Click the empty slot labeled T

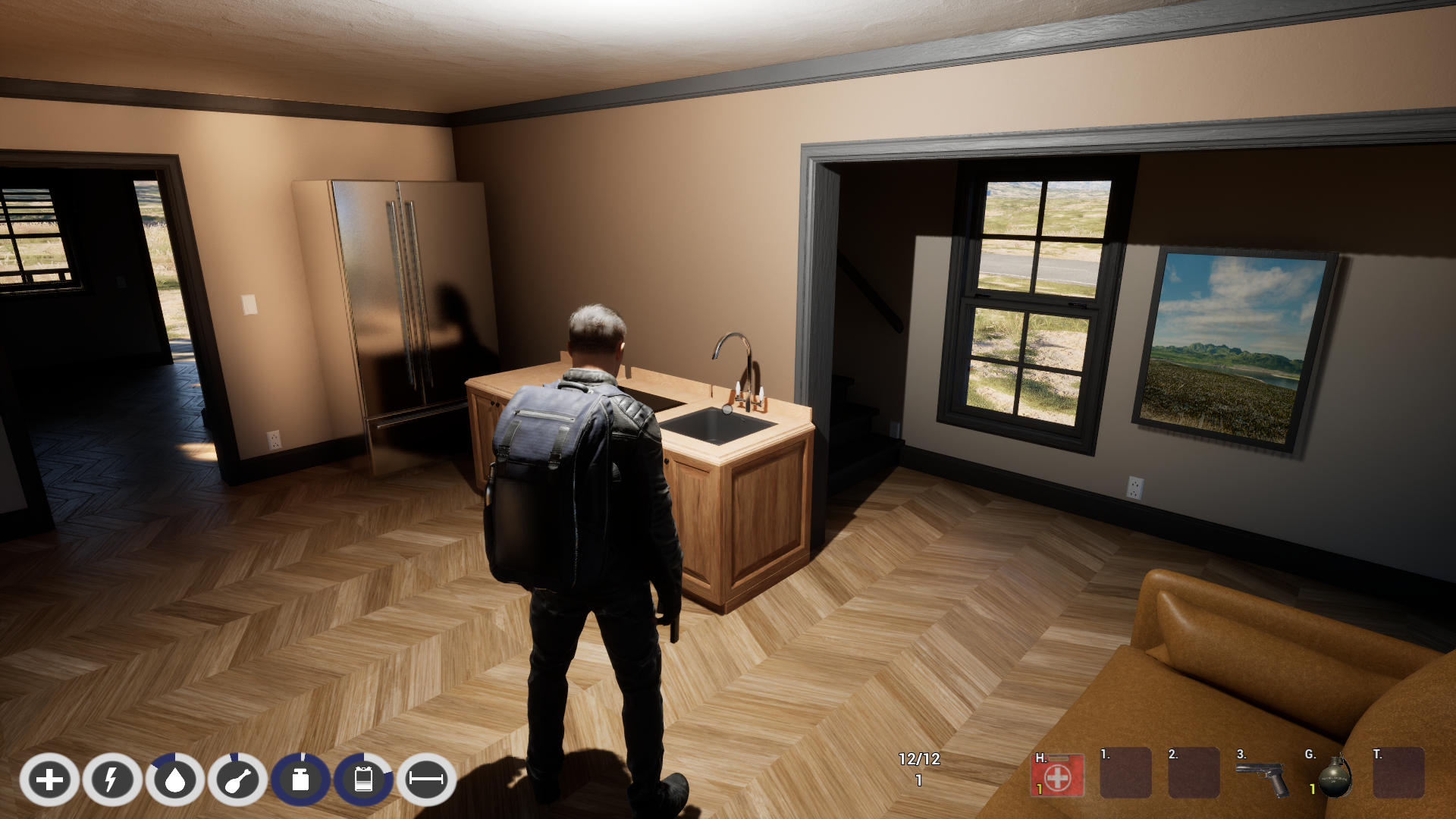pyautogui.click(x=1398, y=773)
